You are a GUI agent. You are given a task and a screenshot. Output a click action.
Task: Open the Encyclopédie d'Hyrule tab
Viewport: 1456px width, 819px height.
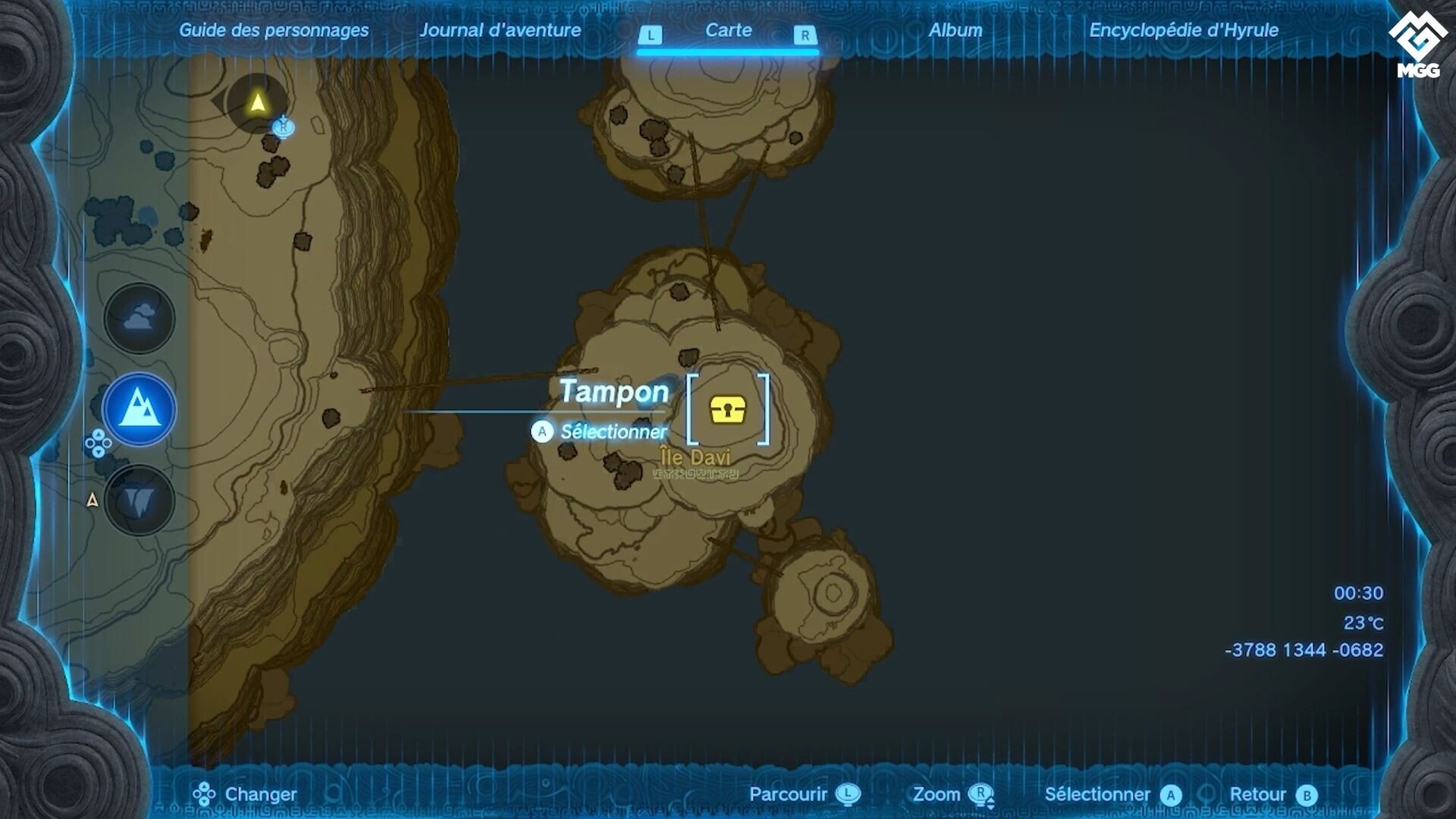[x=1183, y=31]
